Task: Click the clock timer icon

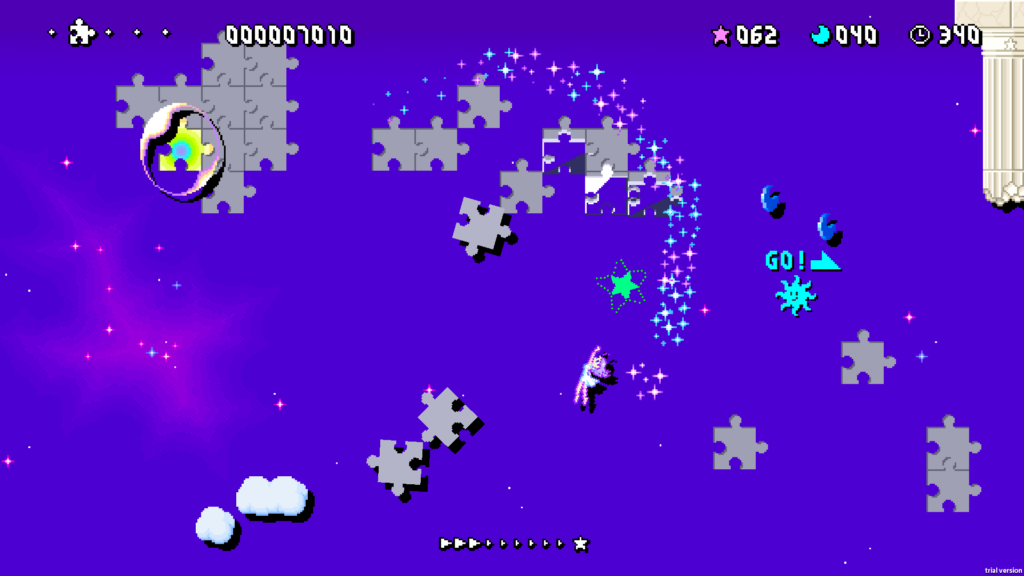Action: pyautogui.click(x=919, y=35)
